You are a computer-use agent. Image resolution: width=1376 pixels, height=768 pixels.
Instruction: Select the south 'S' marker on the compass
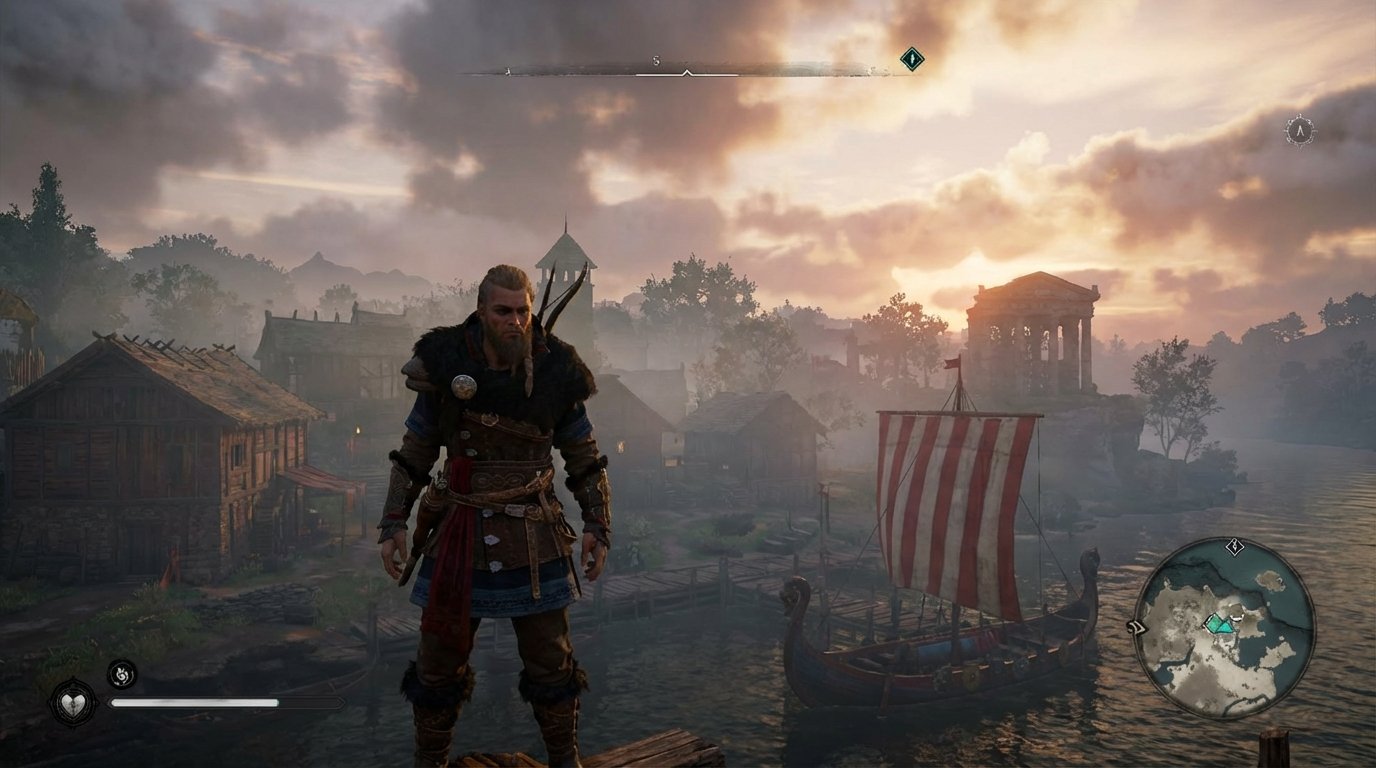pyautogui.click(x=656, y=60)
